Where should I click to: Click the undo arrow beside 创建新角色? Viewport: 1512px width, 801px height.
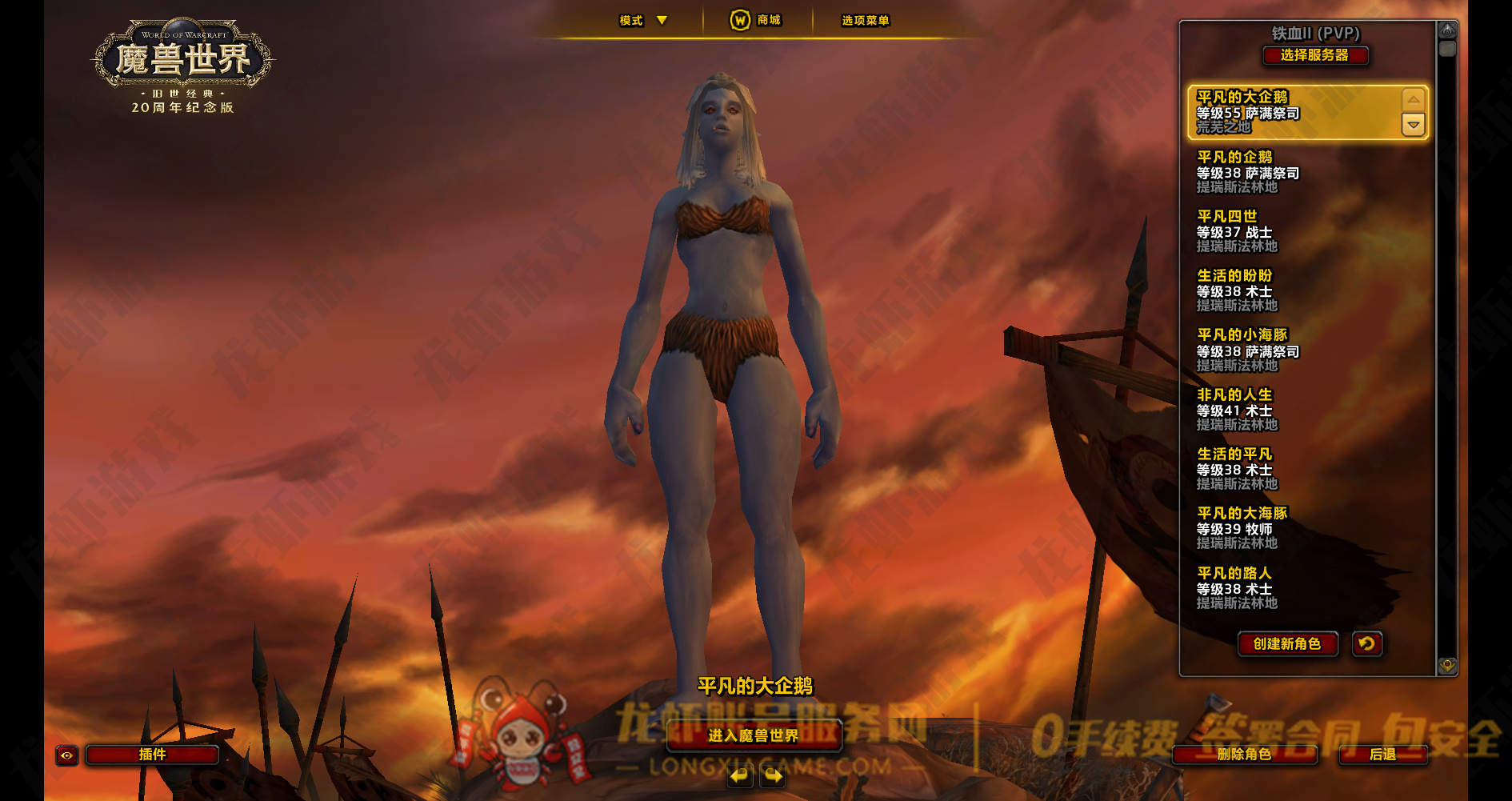(x=1367, y=643)
